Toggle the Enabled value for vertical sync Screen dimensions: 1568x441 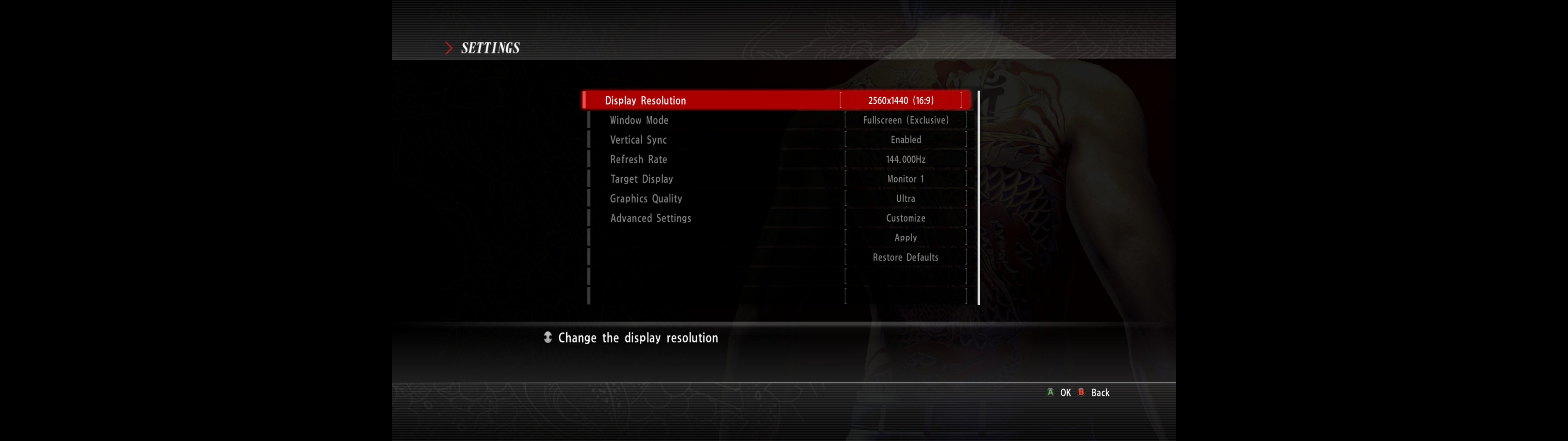click(905, 140)
